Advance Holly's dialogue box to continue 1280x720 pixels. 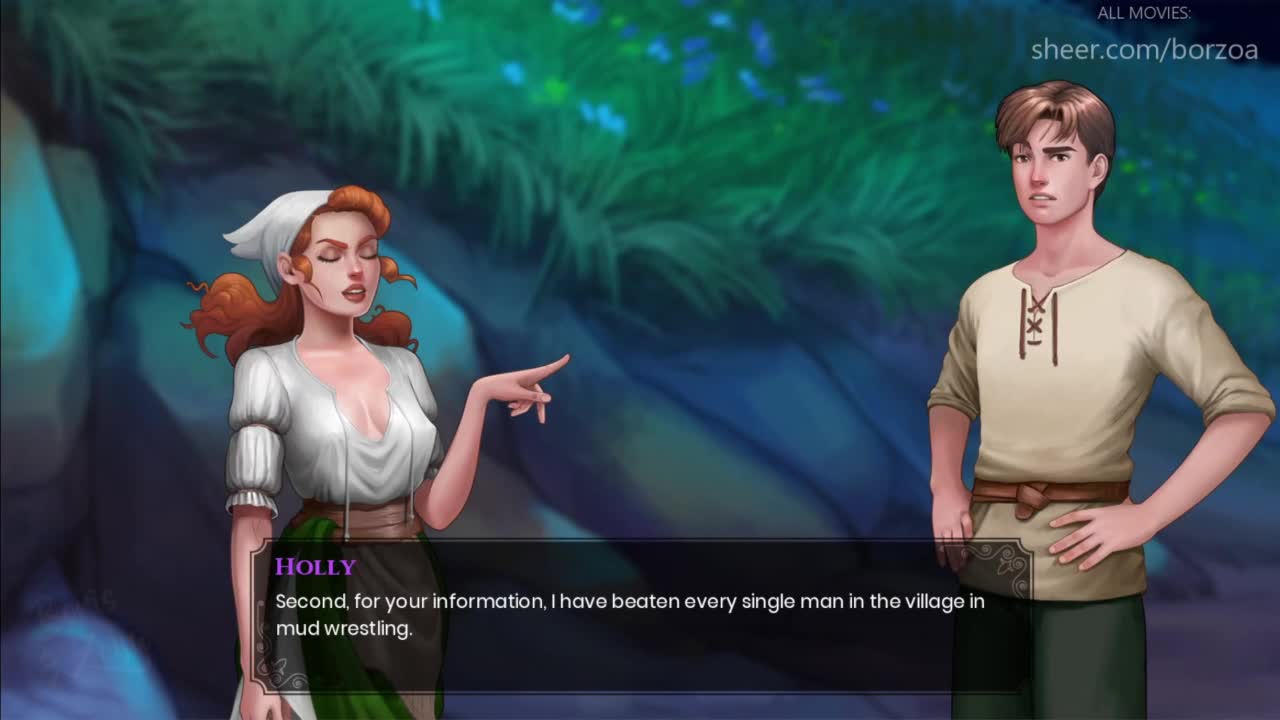pos(640,615)
